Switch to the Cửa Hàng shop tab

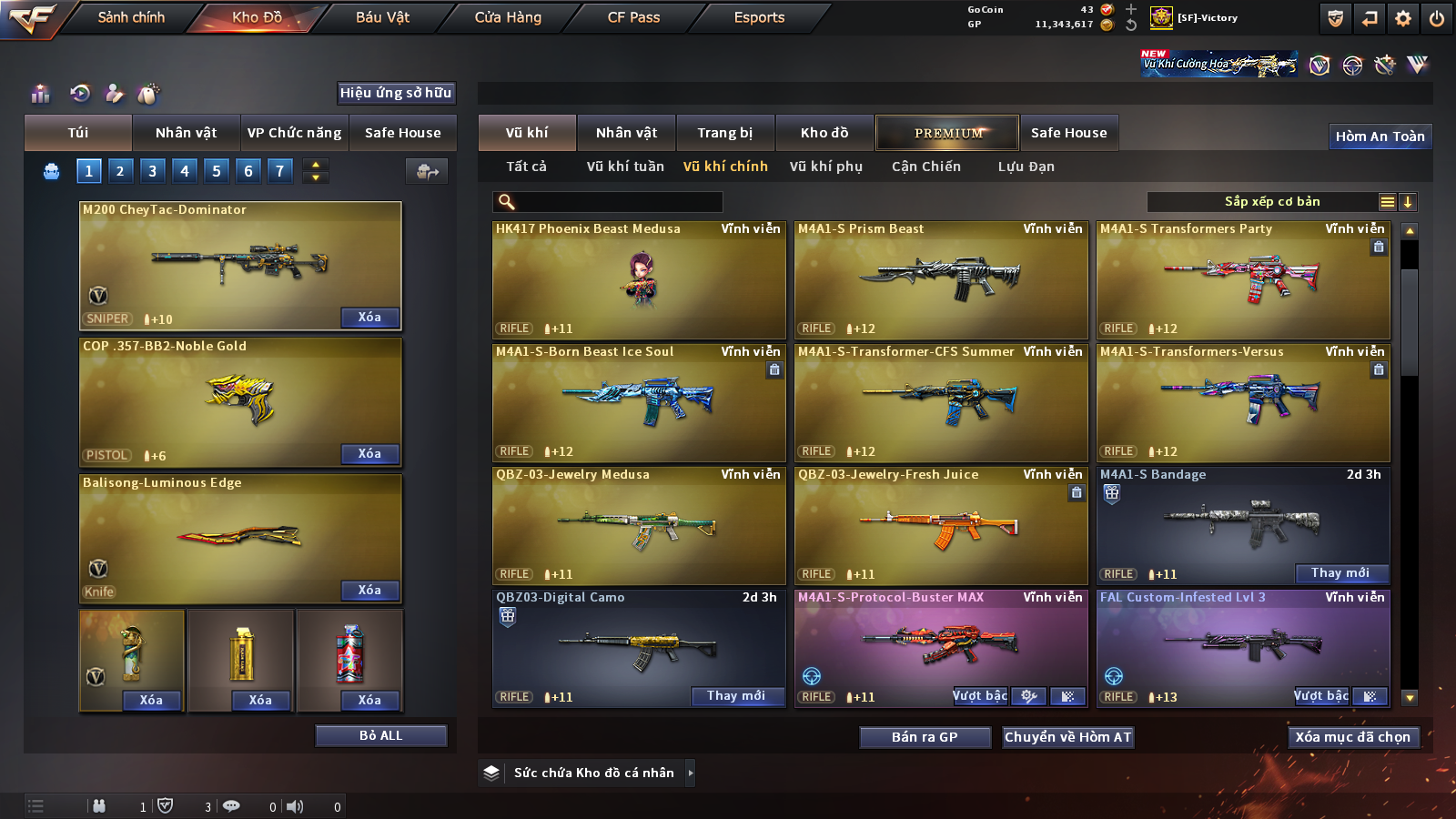(x=508, y=17)
